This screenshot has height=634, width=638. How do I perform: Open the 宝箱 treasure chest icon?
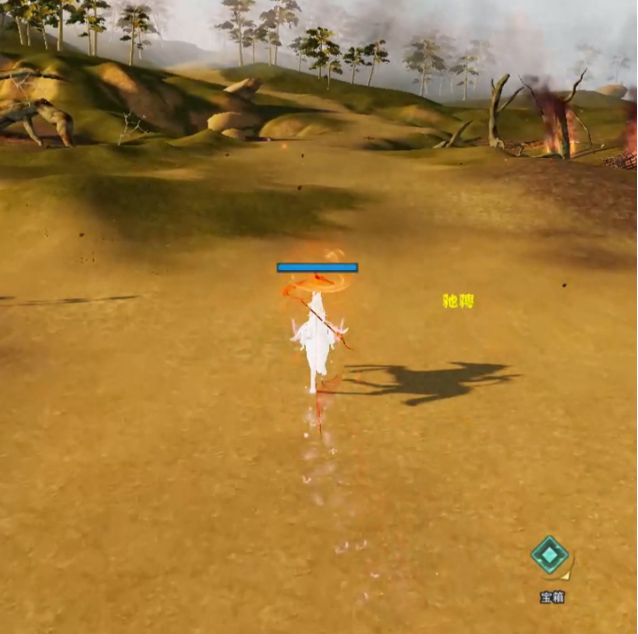549,556
